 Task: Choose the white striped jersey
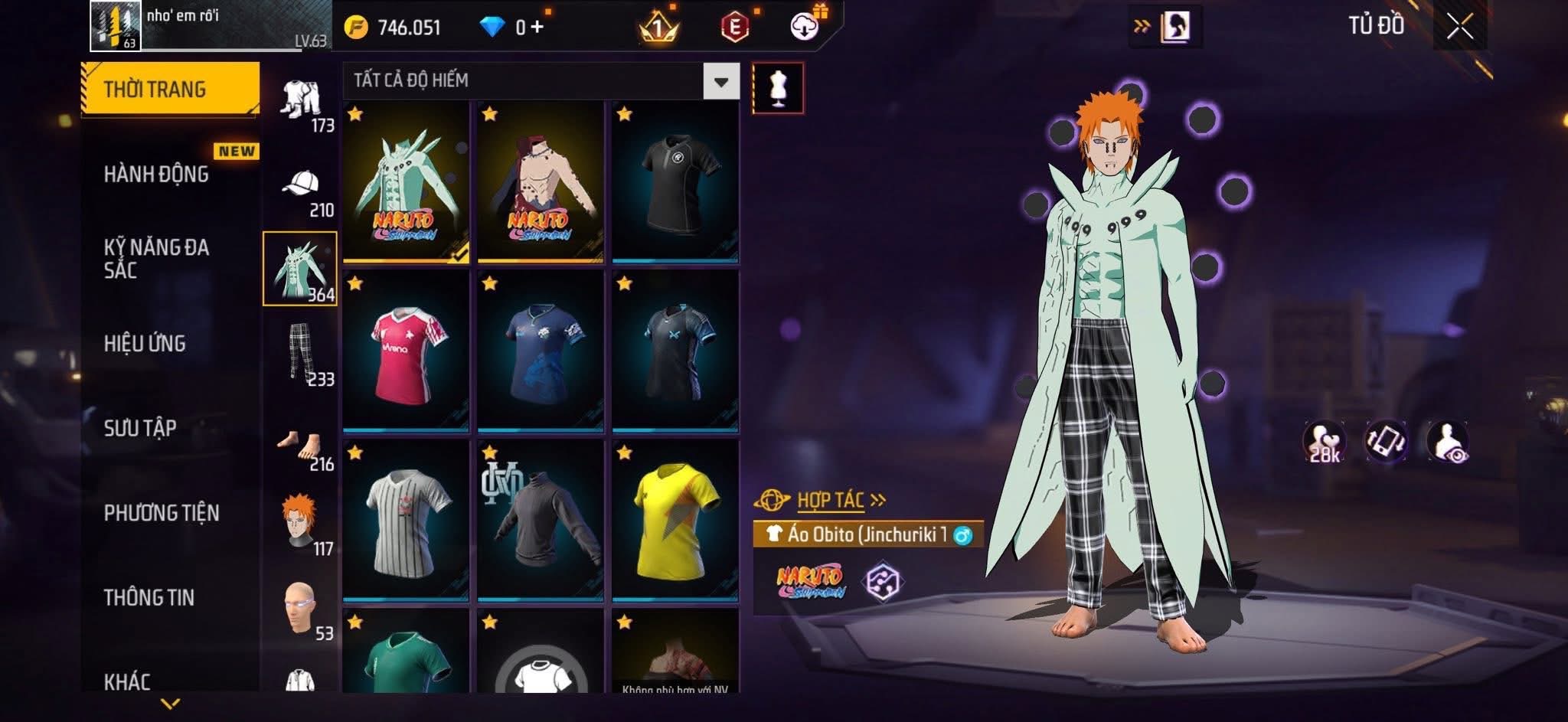click(x=406, y=521)
